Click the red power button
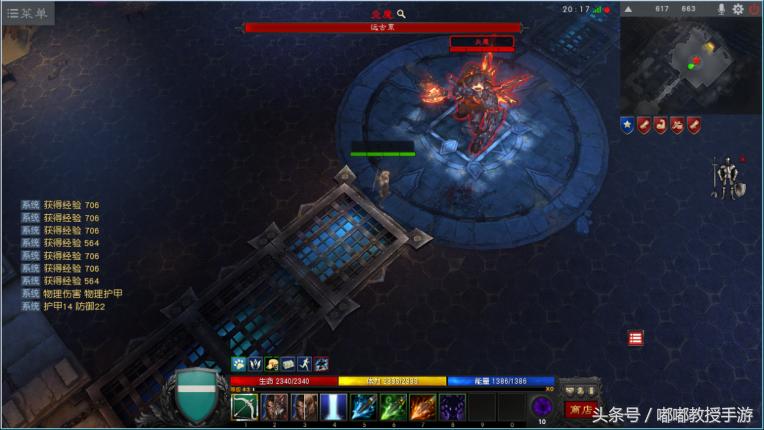The height and width of the screenshot is (430, 764). pyautogui.click(x=753, y=9)
